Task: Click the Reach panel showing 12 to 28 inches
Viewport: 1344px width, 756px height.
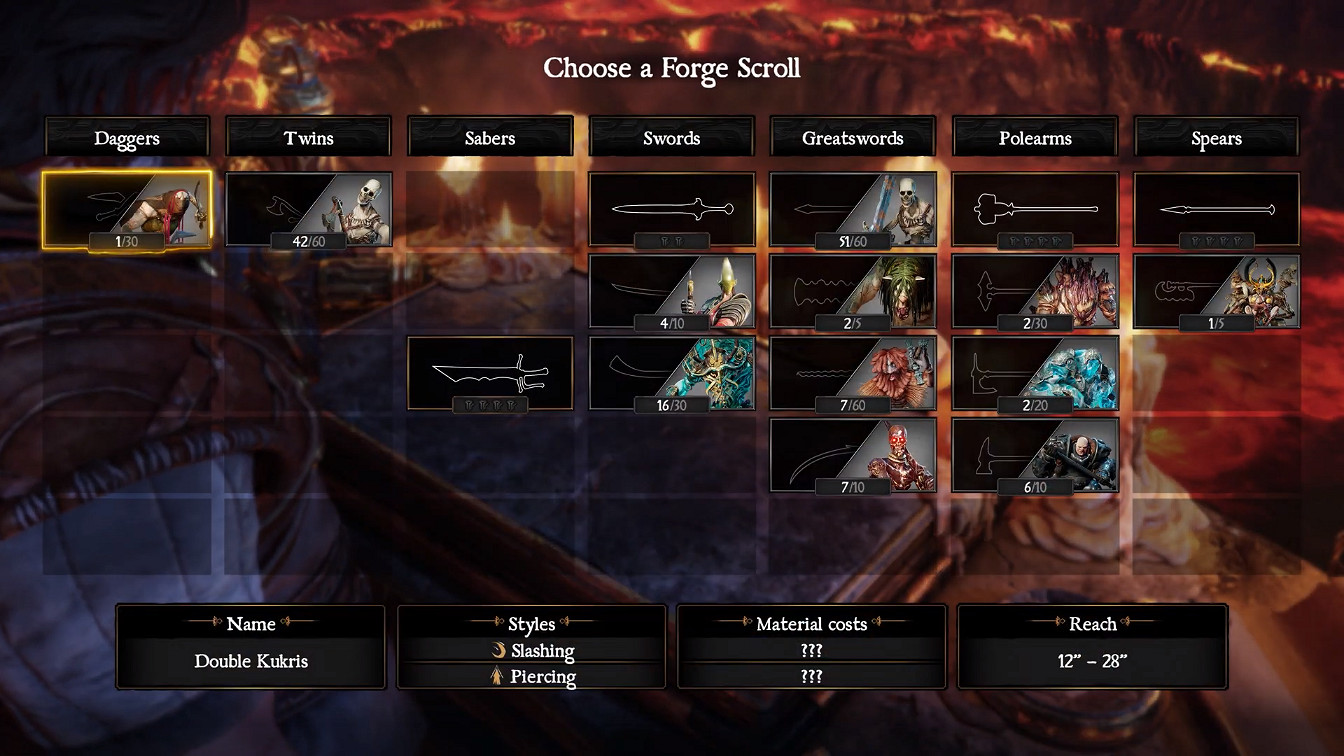Action: (x=1092, y=660)
